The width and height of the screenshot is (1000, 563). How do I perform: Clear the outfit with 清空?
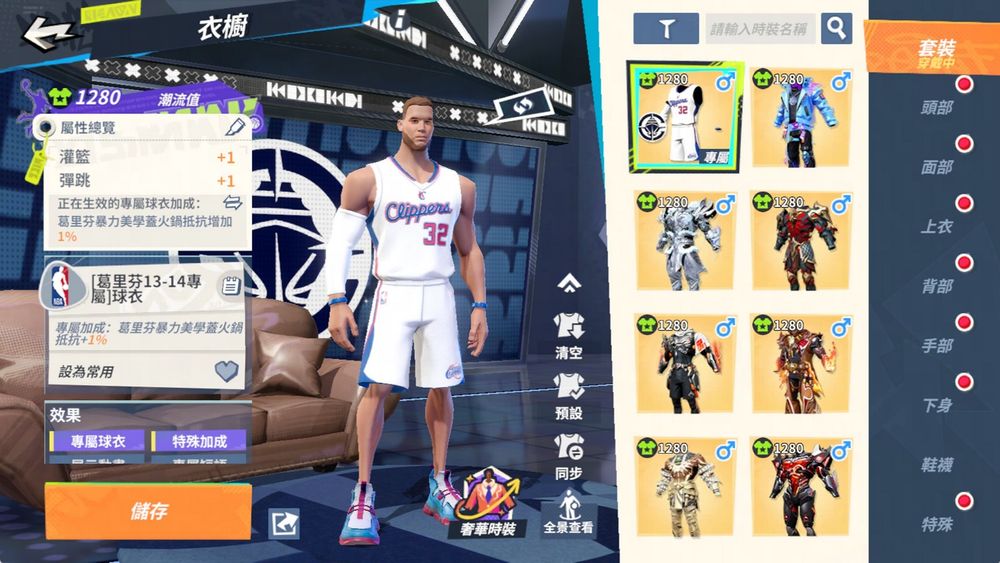[x=568, y=336]
